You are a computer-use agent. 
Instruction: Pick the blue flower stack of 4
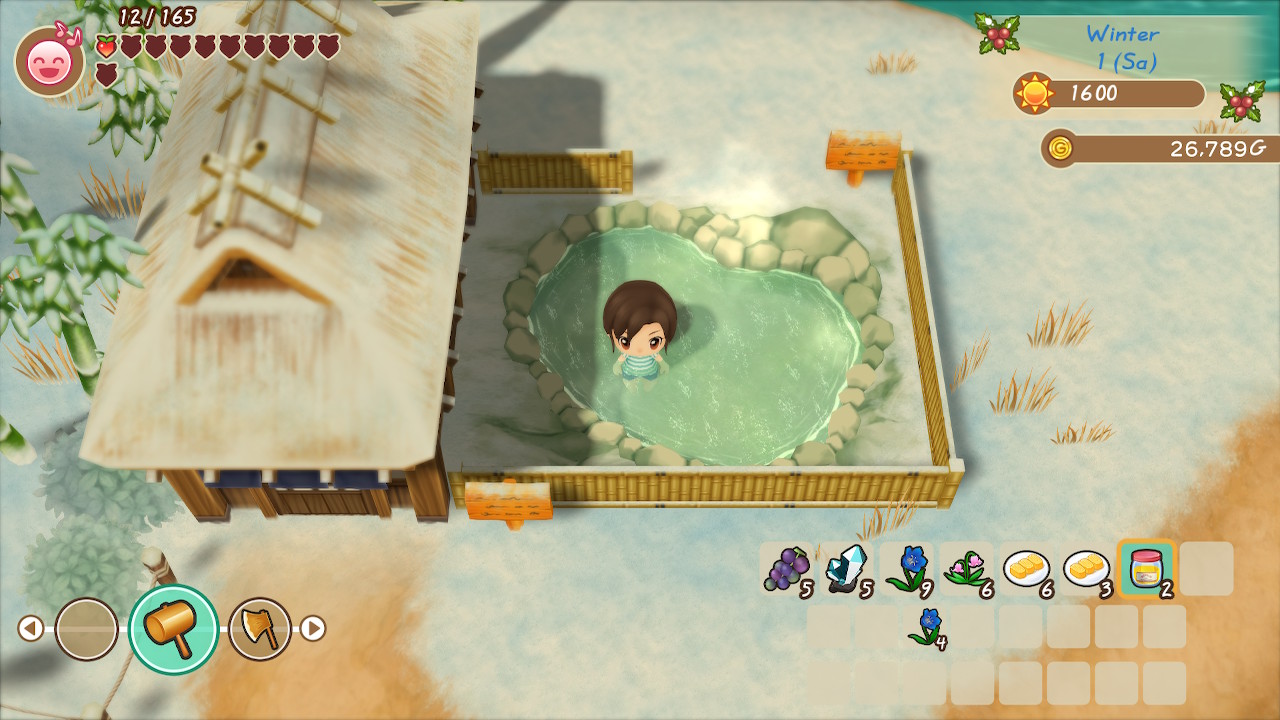click(x=927, y=627)
